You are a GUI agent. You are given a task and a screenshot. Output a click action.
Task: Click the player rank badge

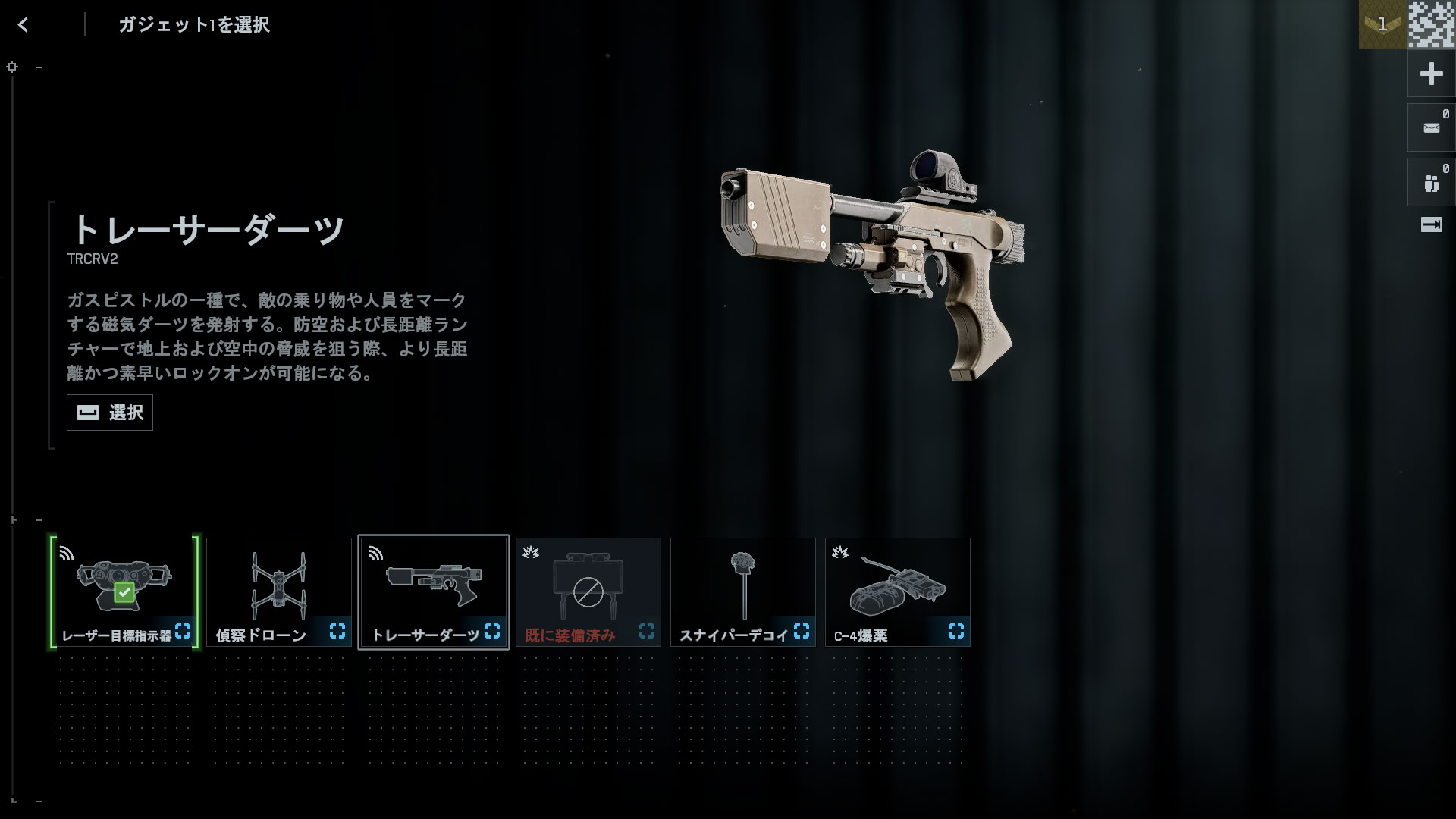(x=1382, y=24)
